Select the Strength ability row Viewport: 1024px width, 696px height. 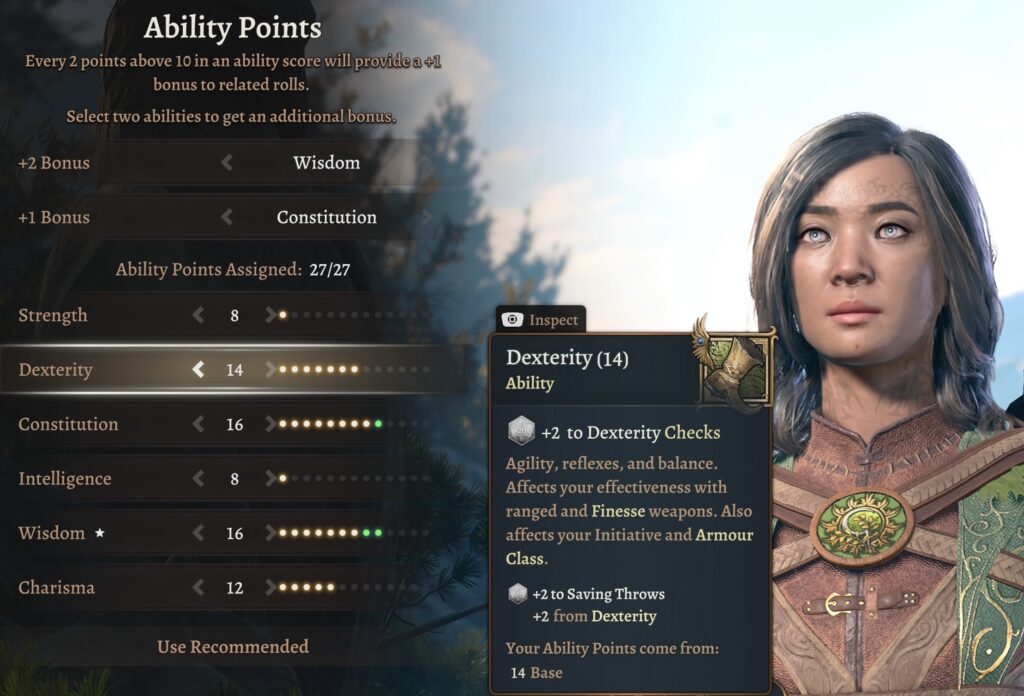[53, 315]
